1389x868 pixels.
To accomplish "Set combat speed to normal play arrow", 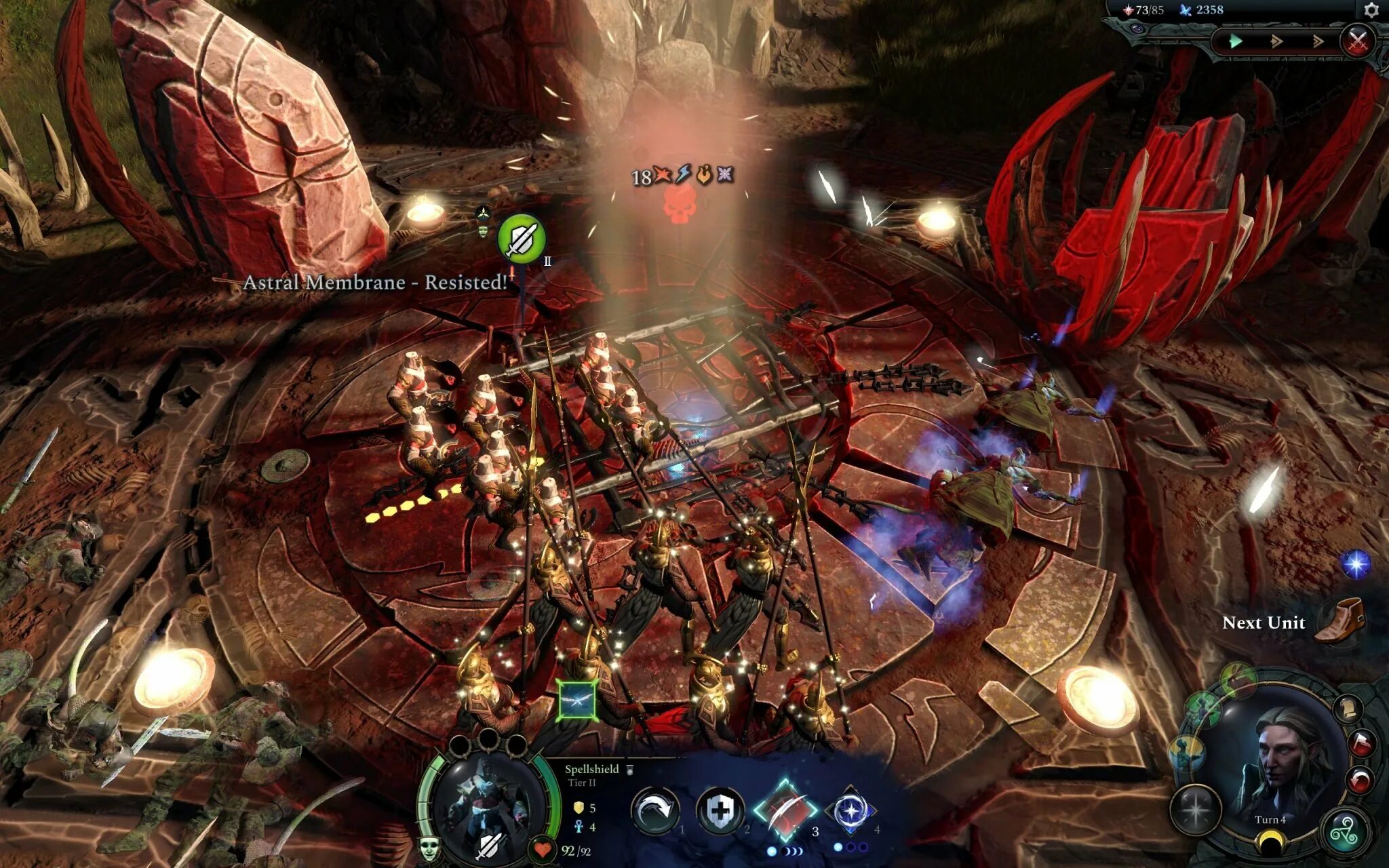I will coord(1236,41).
